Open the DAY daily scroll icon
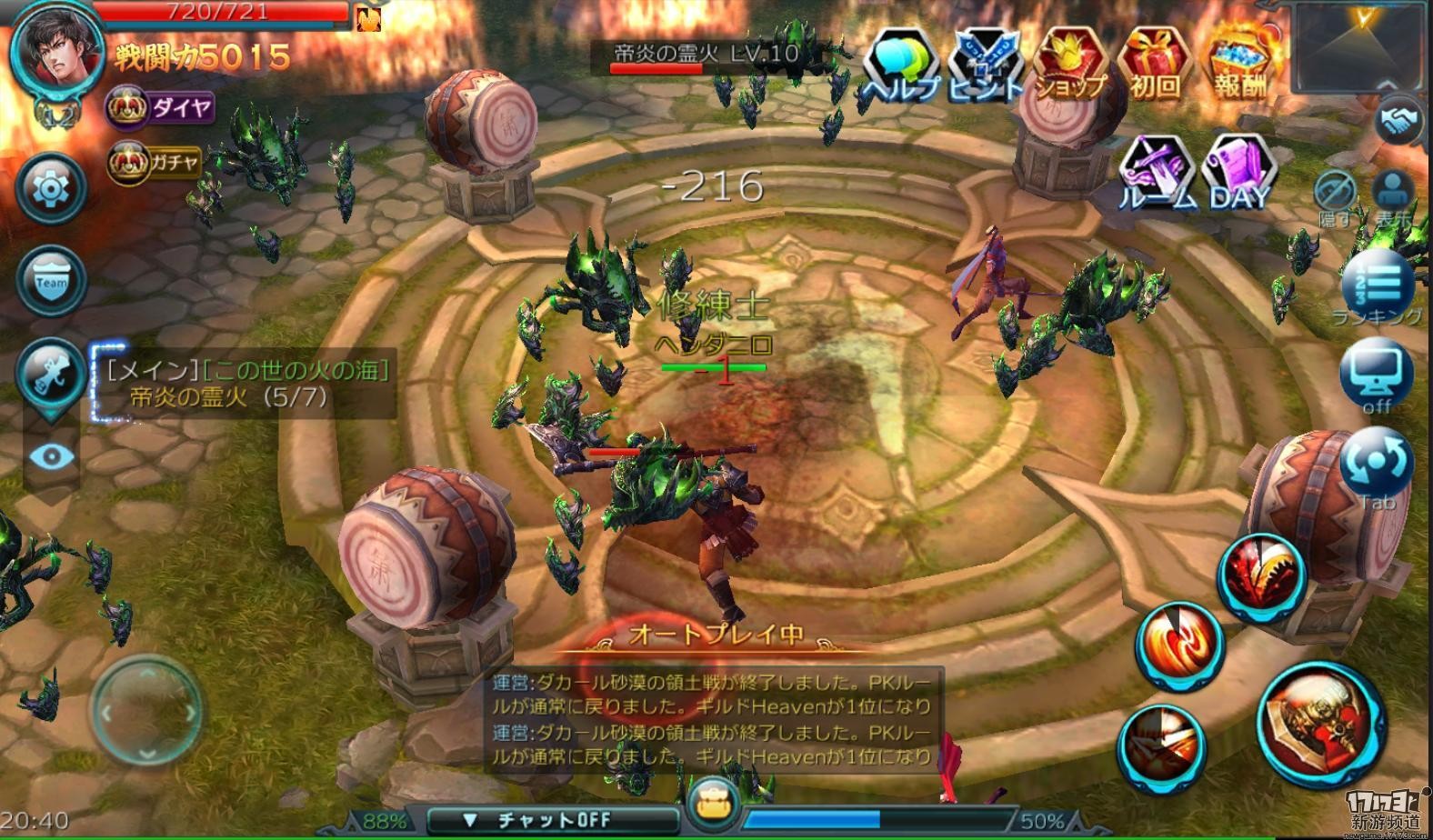Image resolution: width=1433 pixels, height=840 pixels. tap(1238, 173)
